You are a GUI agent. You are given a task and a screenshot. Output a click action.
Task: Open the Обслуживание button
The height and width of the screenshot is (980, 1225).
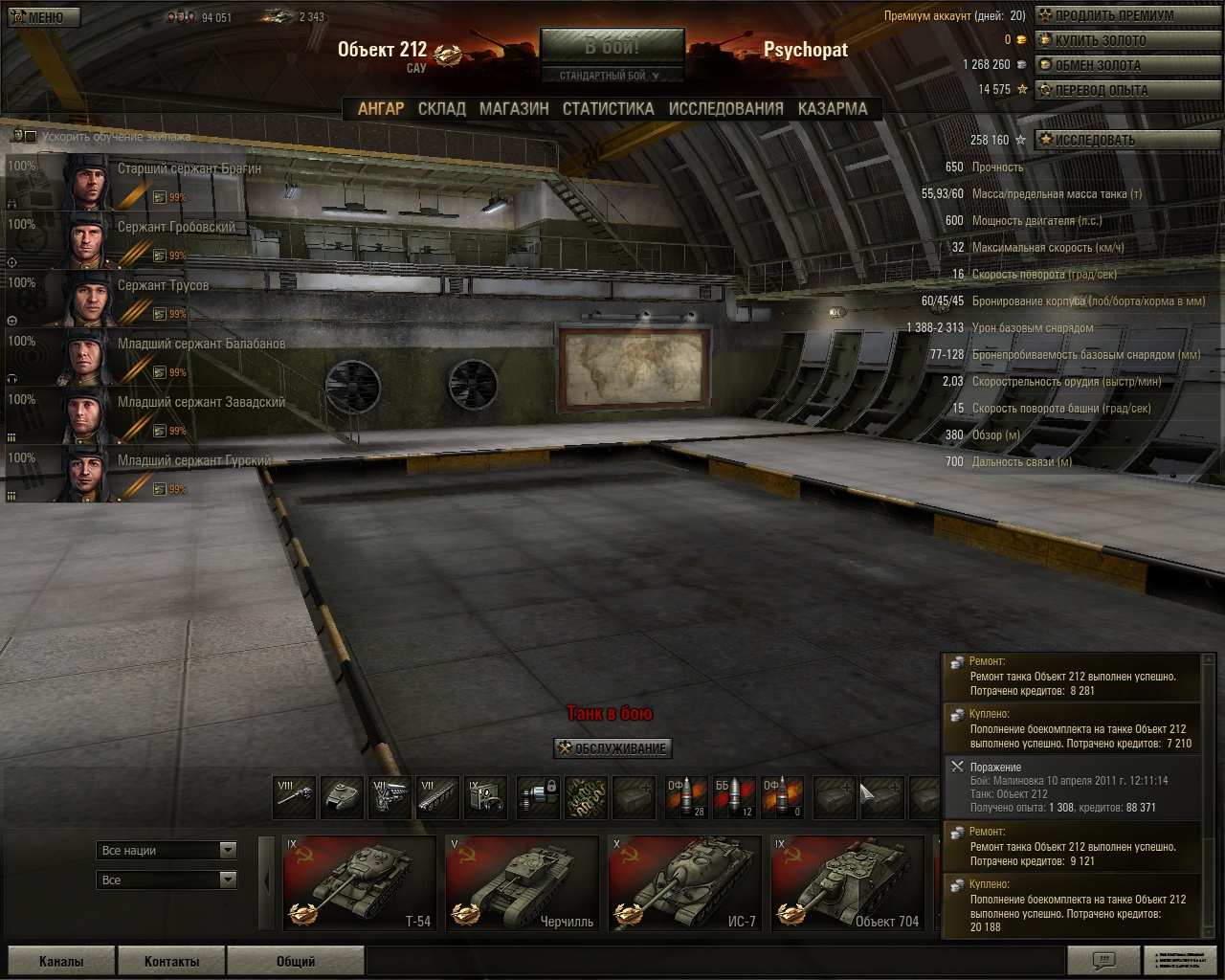coord(612,748)
